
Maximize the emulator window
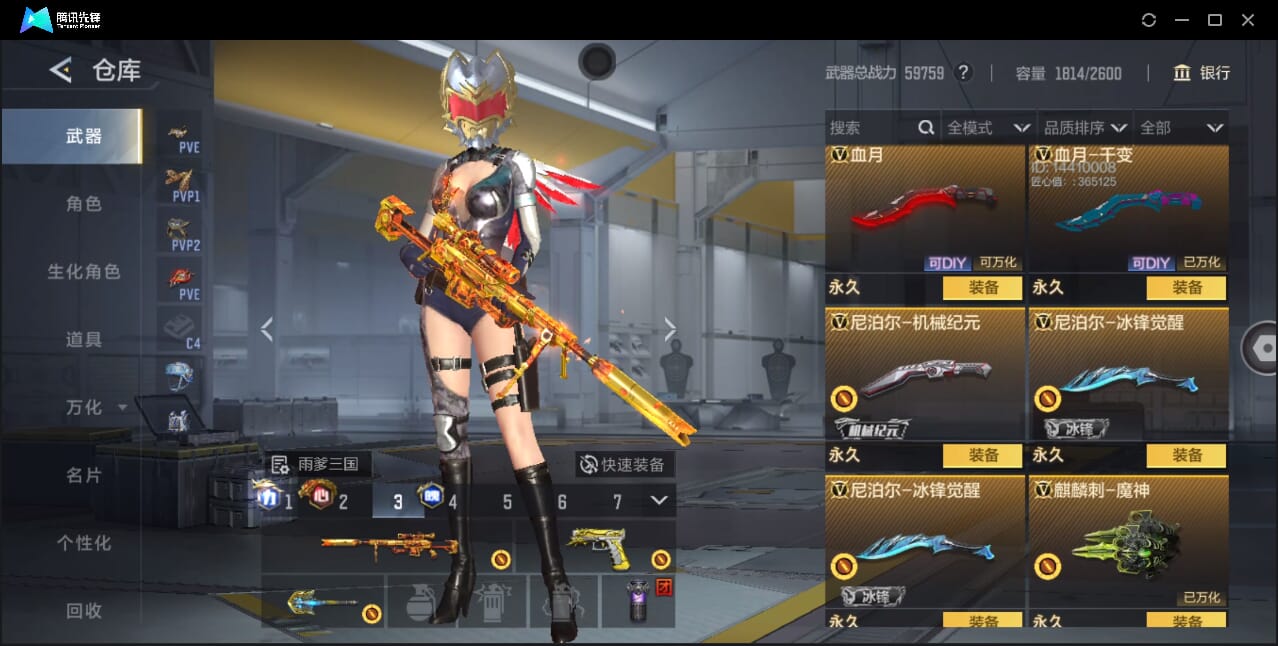[x=1215, y=20]
